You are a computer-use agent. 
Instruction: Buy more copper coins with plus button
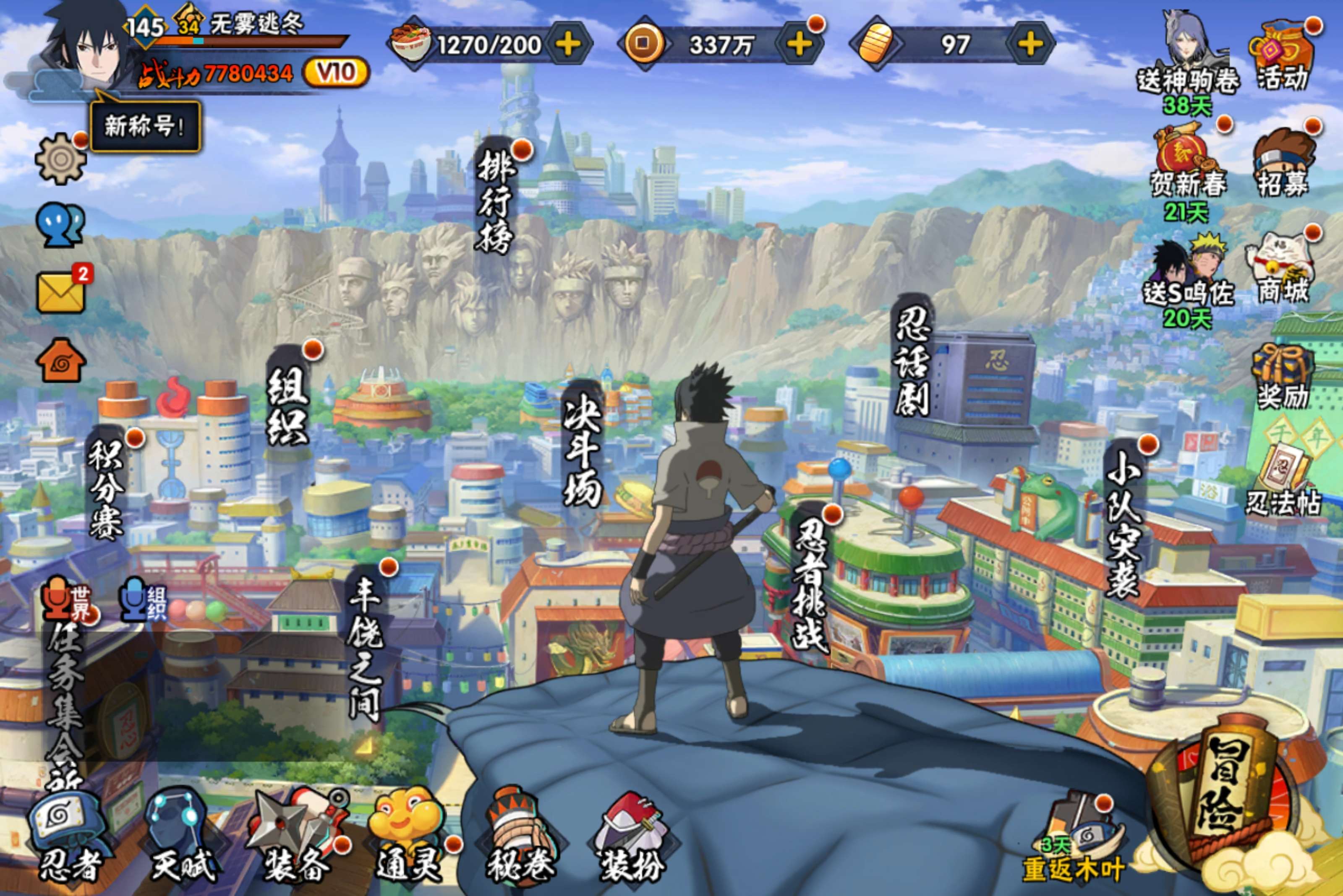pyautogui.click(x=799, y=44)
